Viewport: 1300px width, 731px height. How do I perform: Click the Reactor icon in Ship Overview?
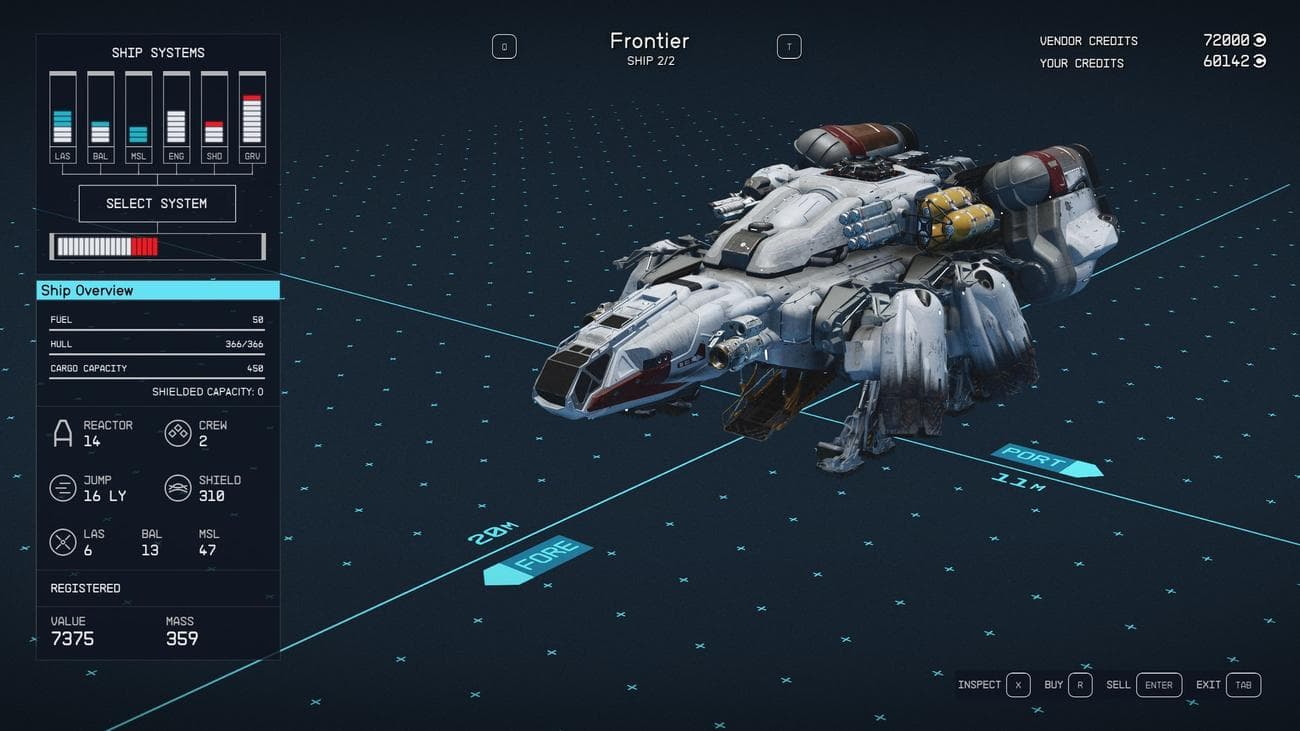click(x=66, y=432)
